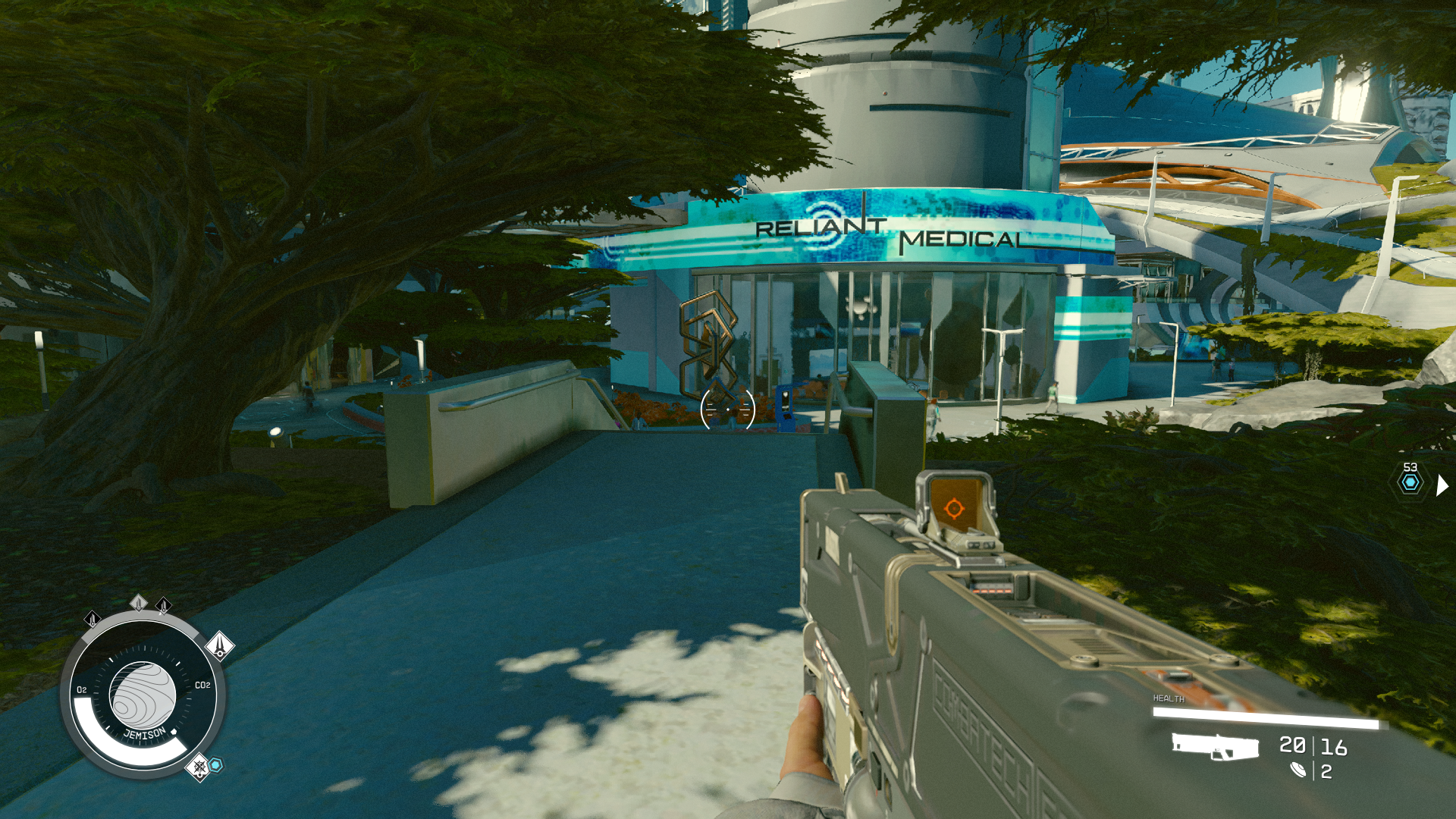This screenshot has width=1456, height=819.
Task: Select the compass star-shaped city marker
Action: point(198,768)
